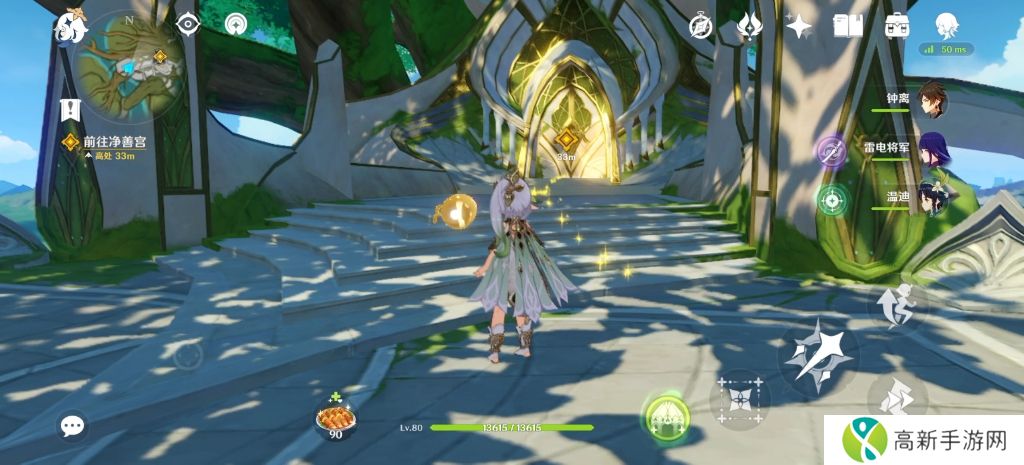This screenshot has width=1024, height=465.
Task: Open the Wish four-point star icon
Action: tap(799, 27)
